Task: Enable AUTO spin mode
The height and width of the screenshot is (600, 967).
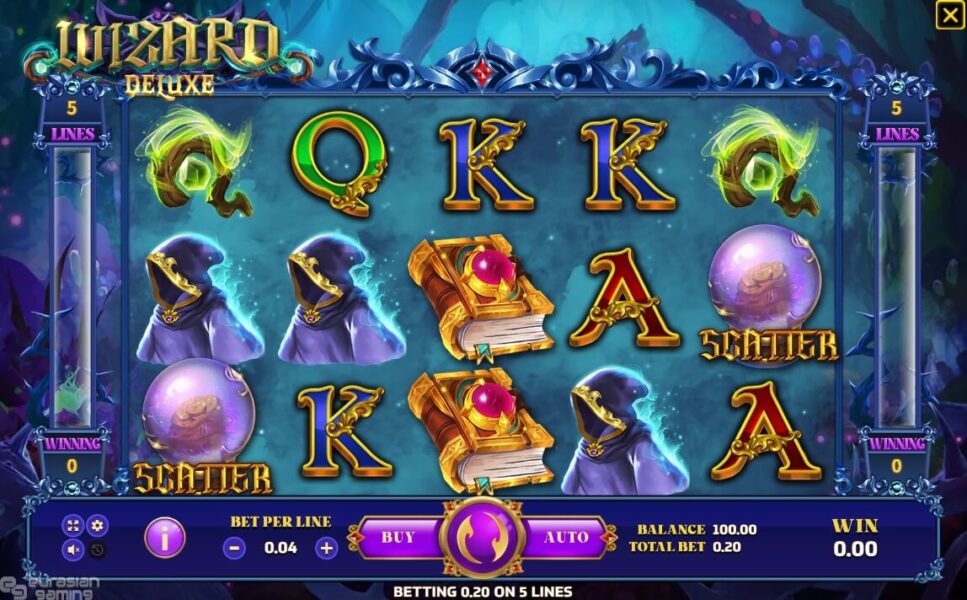Action: pos(566,538)
